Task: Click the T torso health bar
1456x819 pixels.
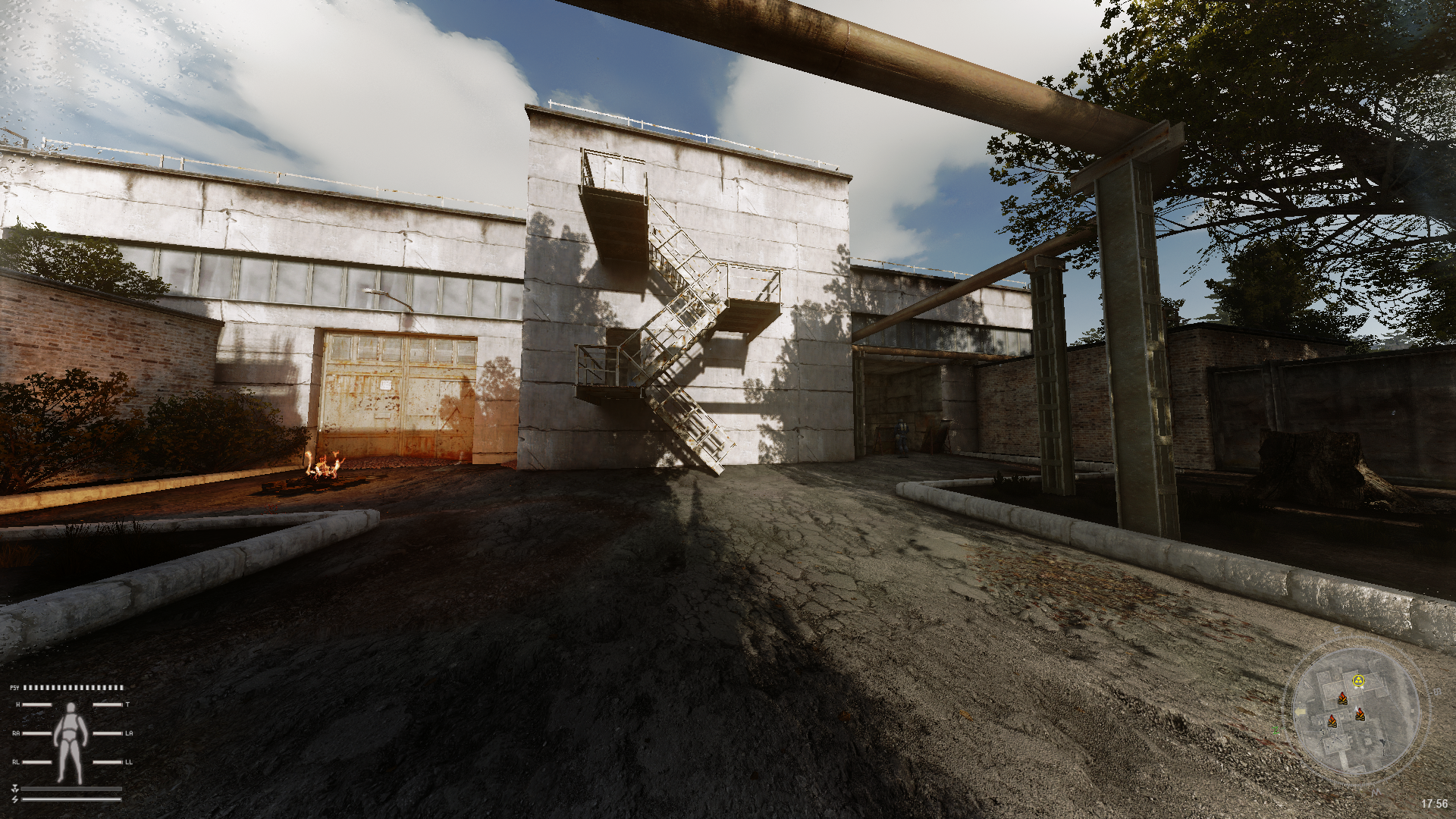Action: [108, 704]
